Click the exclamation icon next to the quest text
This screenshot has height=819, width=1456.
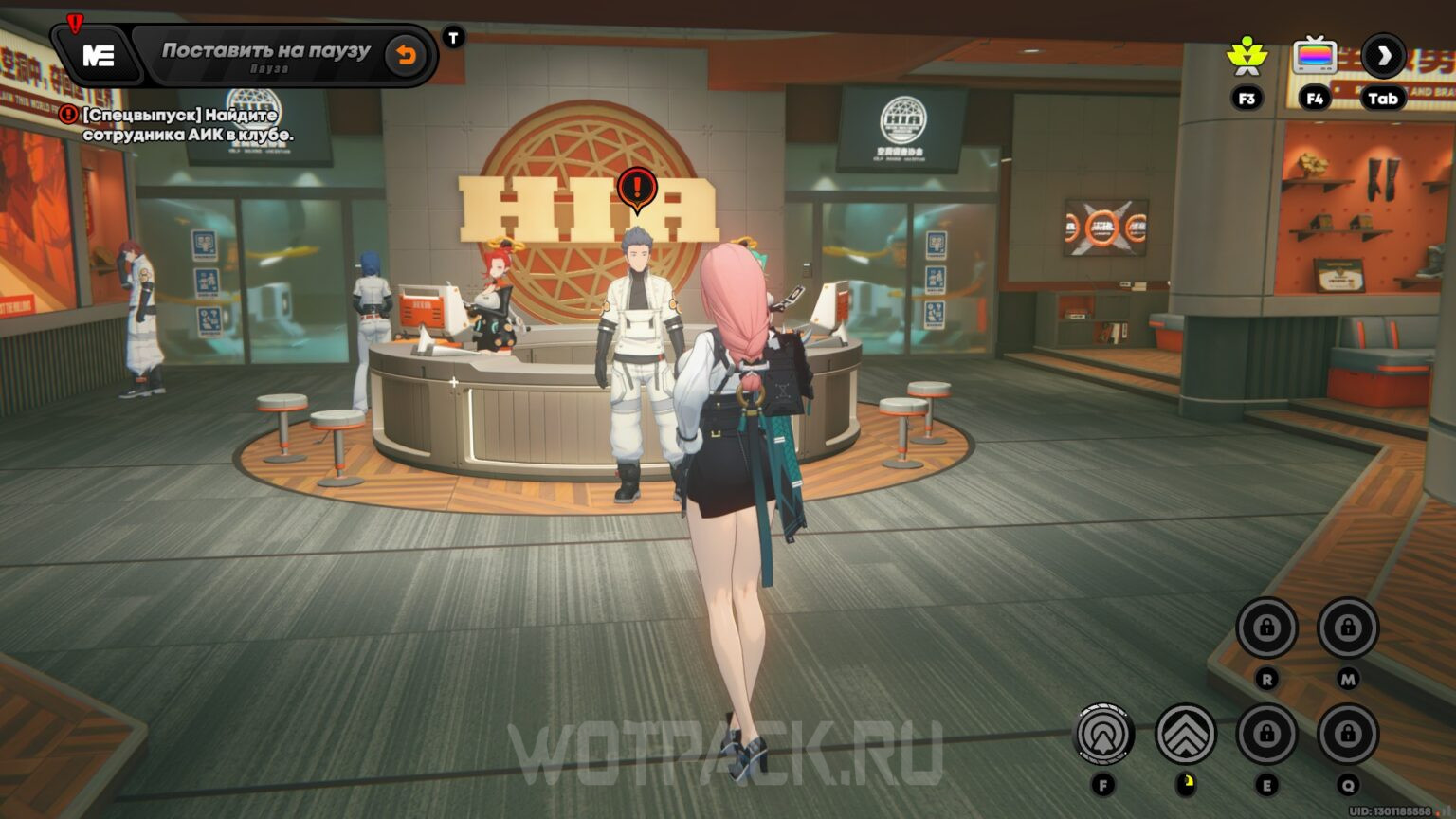(x=66, y=112)
